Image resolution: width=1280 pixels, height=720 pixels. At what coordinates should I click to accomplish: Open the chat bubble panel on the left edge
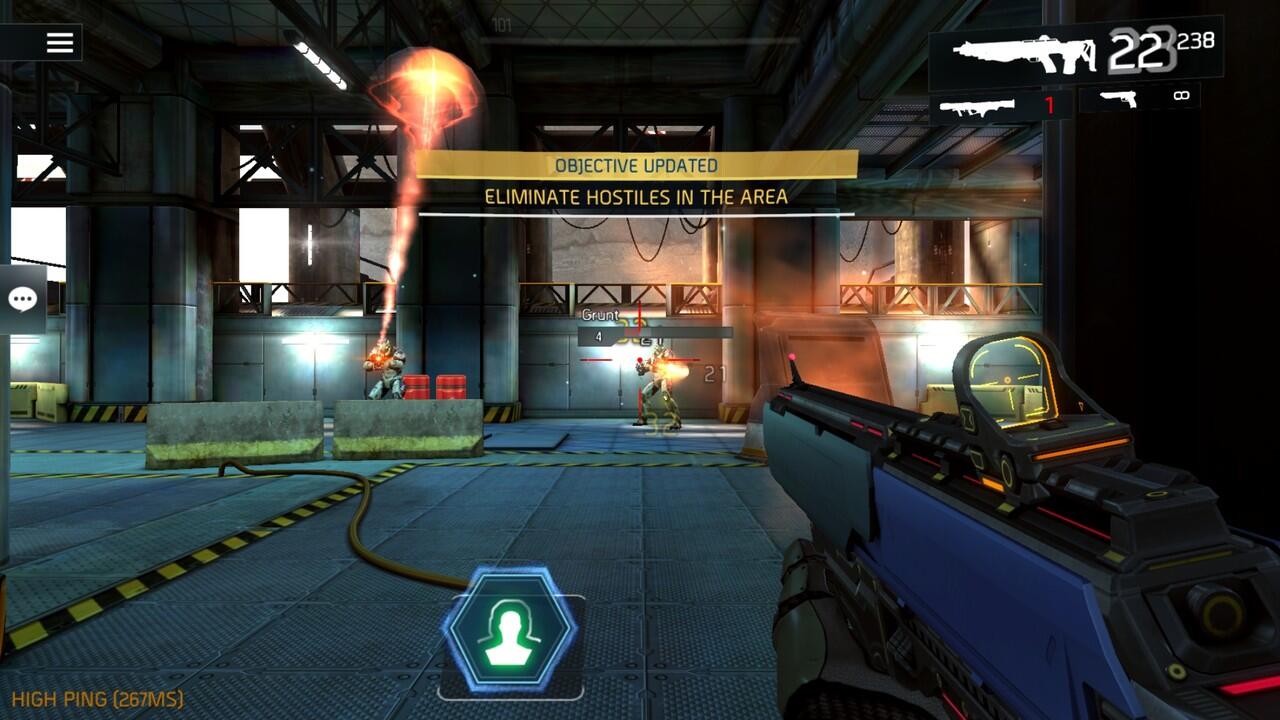[x=20, y=298]
